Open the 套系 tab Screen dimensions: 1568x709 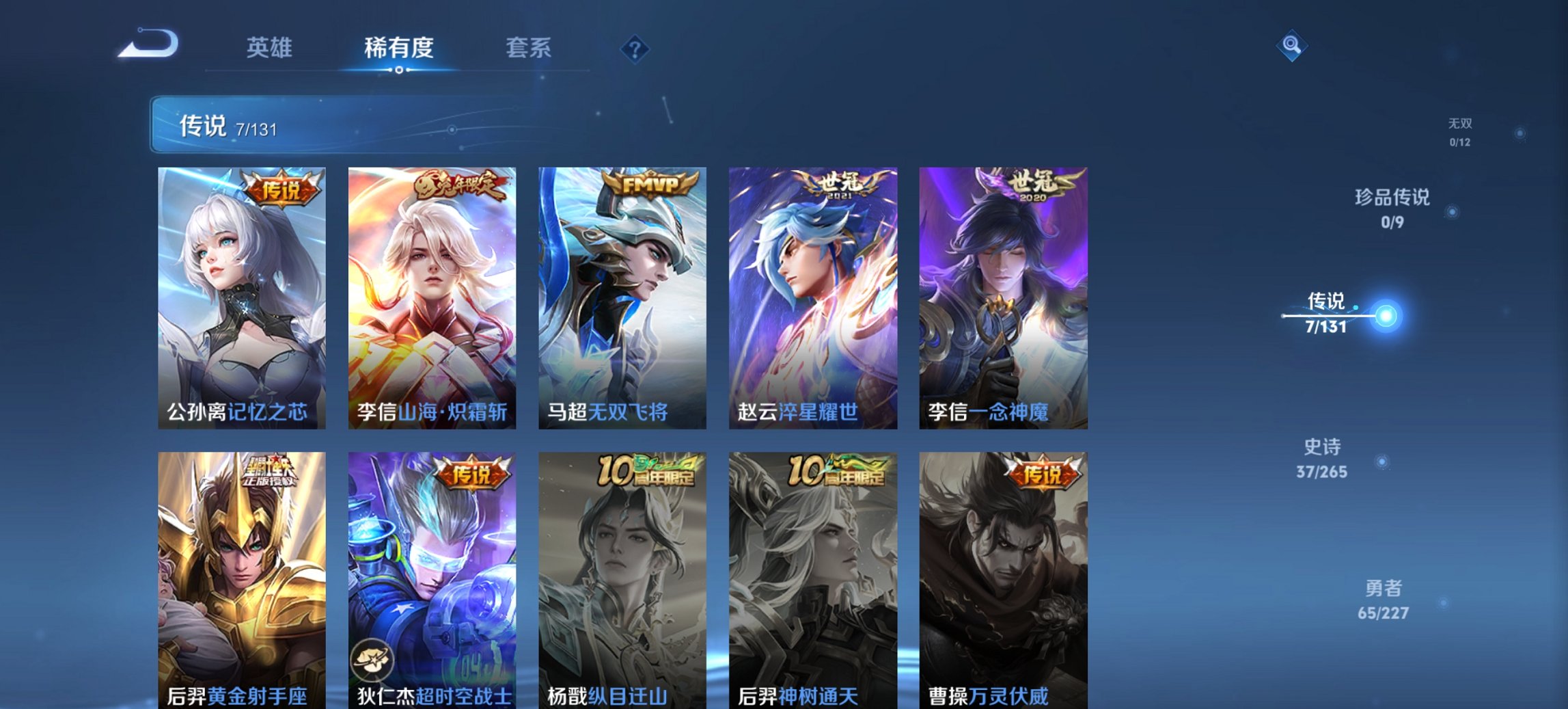(529, 48)
